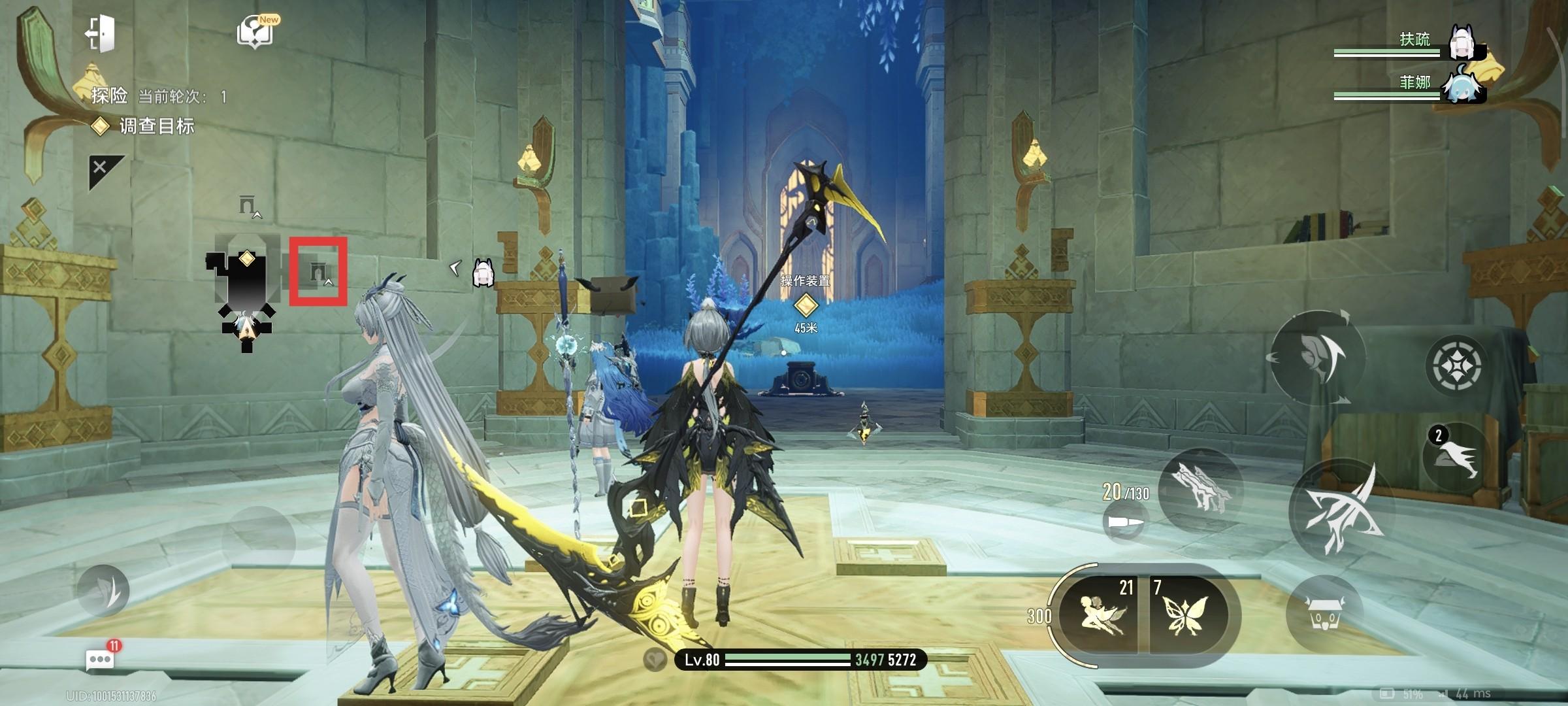Open the guide icon marked New

[256, 31]
